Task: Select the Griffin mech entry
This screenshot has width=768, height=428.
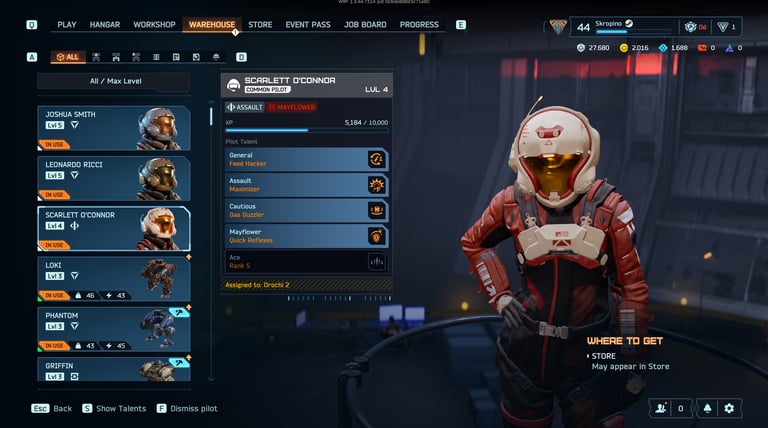Action: click(x=113, y=369)
